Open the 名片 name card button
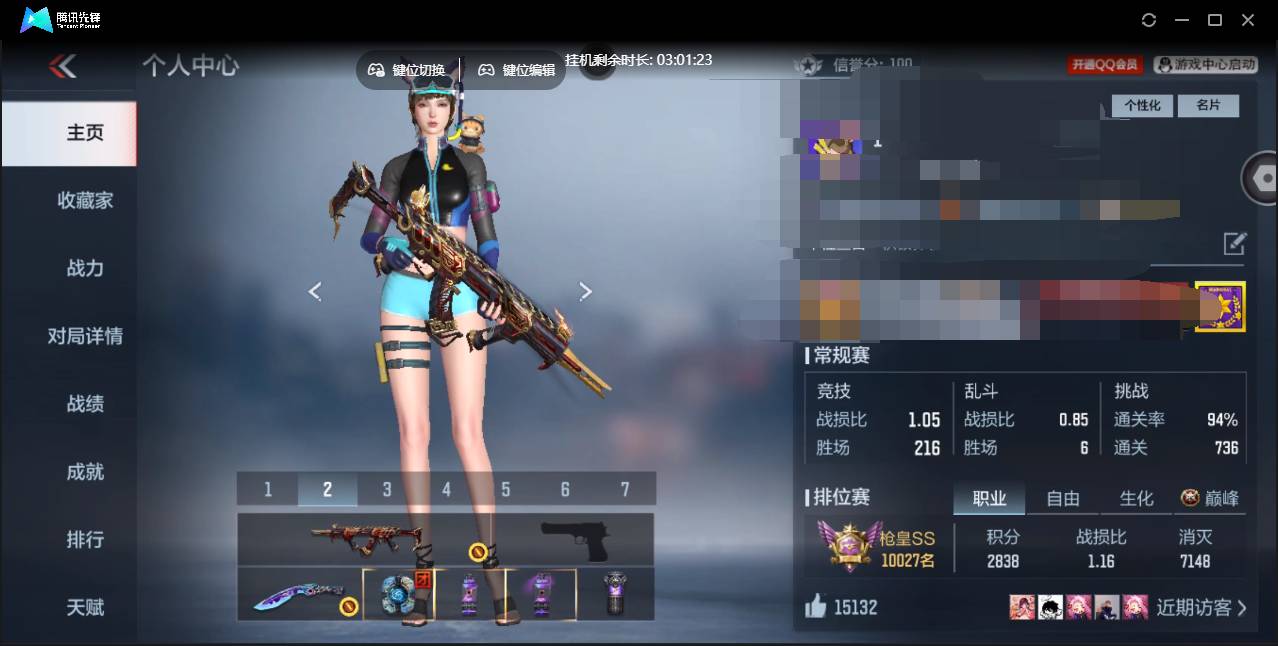The width and height of the screenshot is (1278, 646). tap(1208, 105)
